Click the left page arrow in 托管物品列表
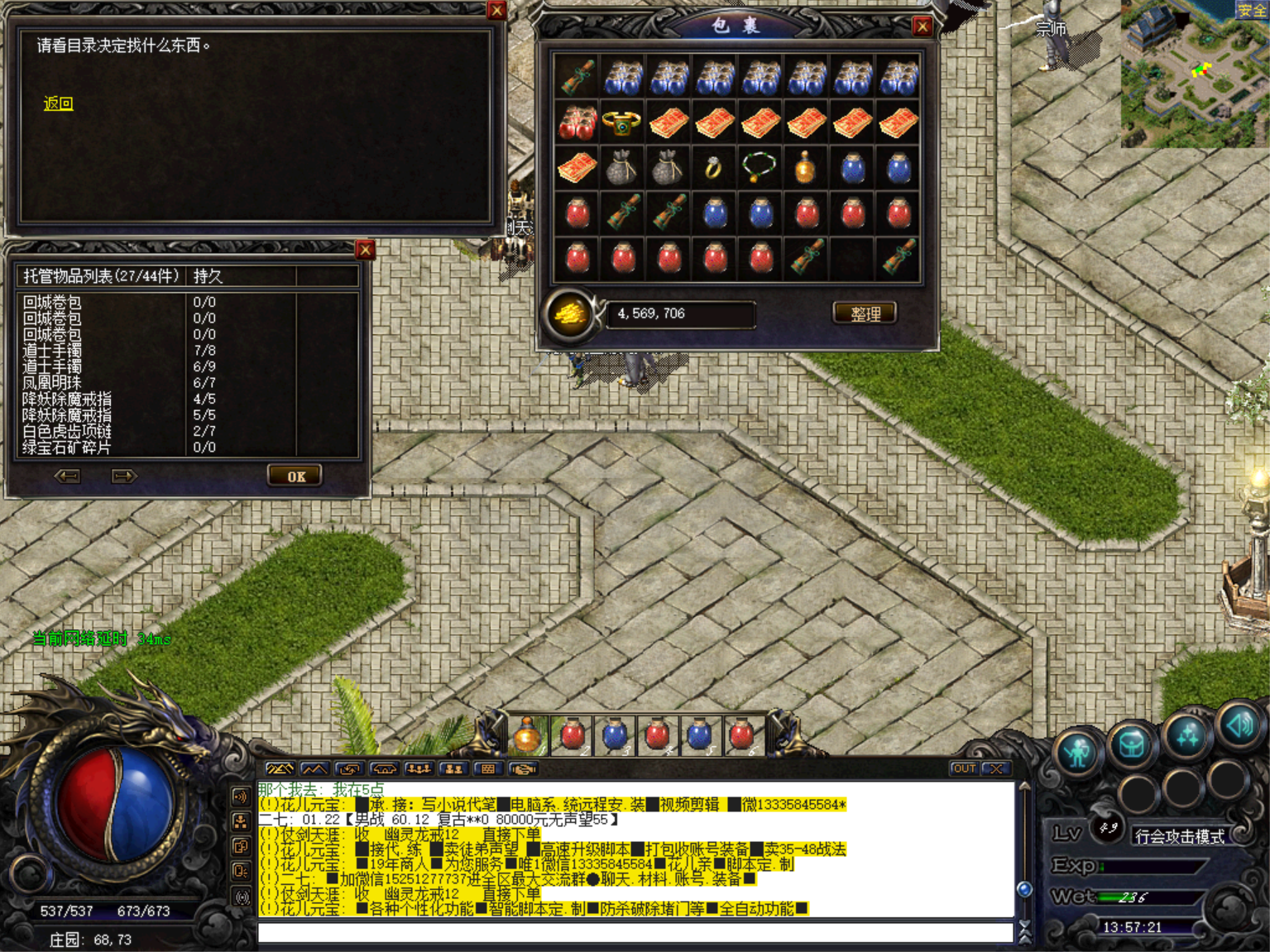1270x952 pixels. [x=68, y=476]
